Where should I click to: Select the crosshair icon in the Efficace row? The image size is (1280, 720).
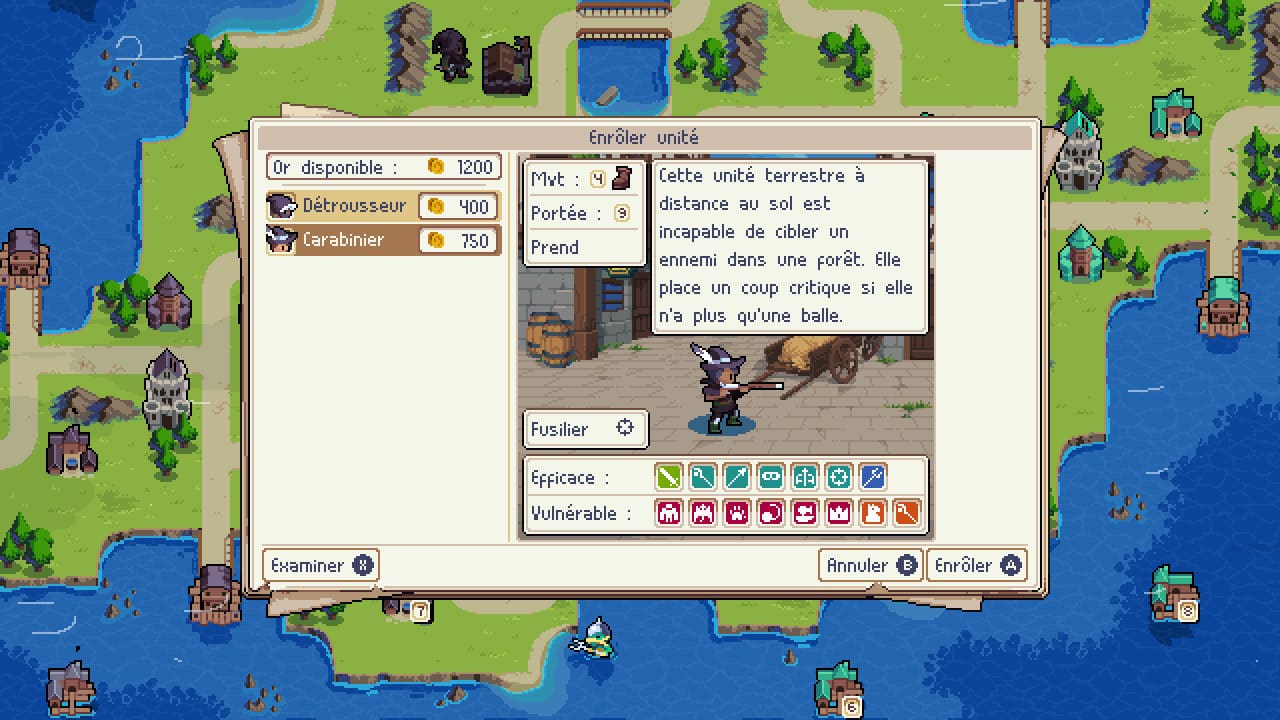838,476
